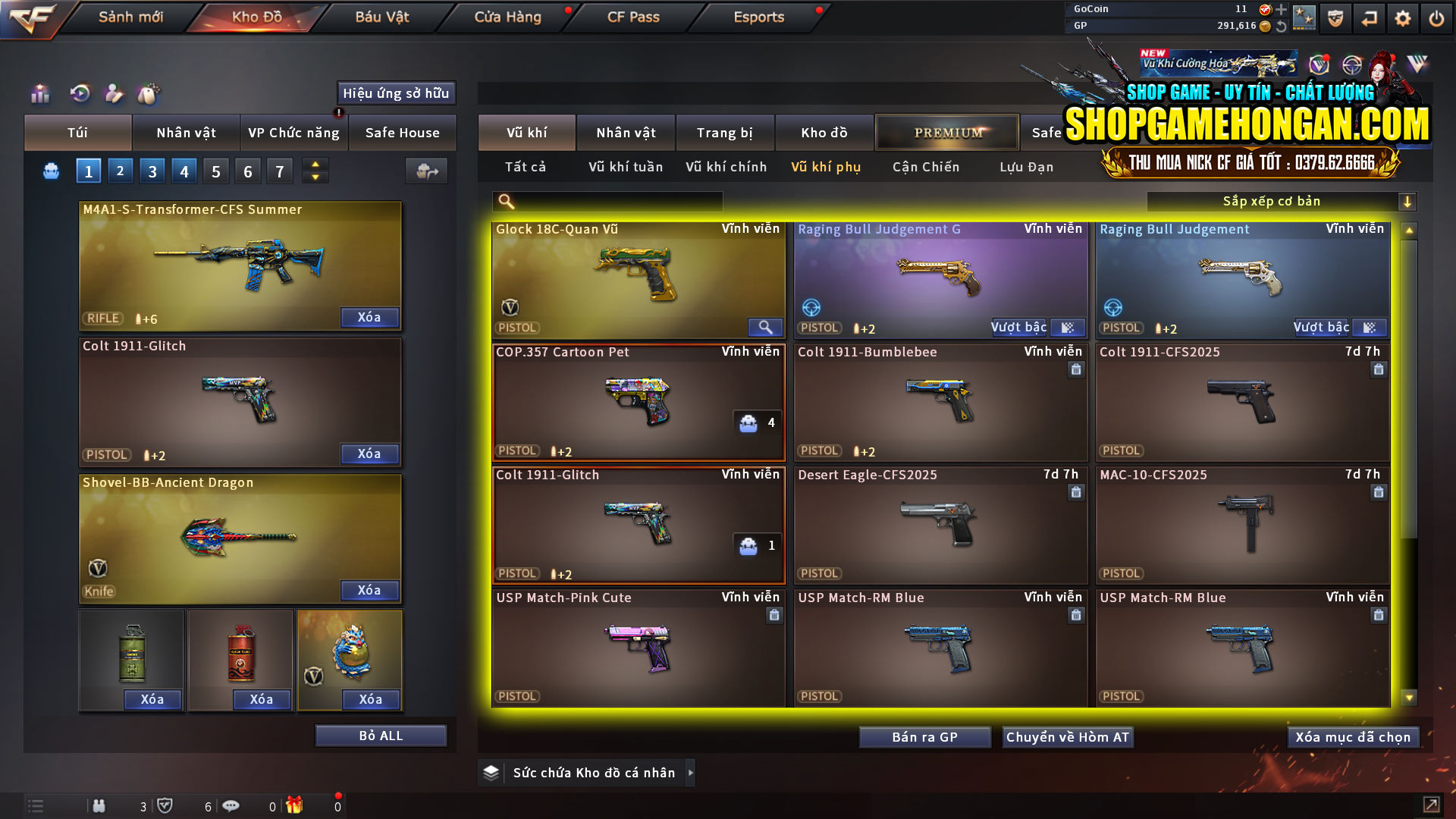Open the magnifier search icon above the item grid
The image size is (1456, 819).
(x=504, y=201)
